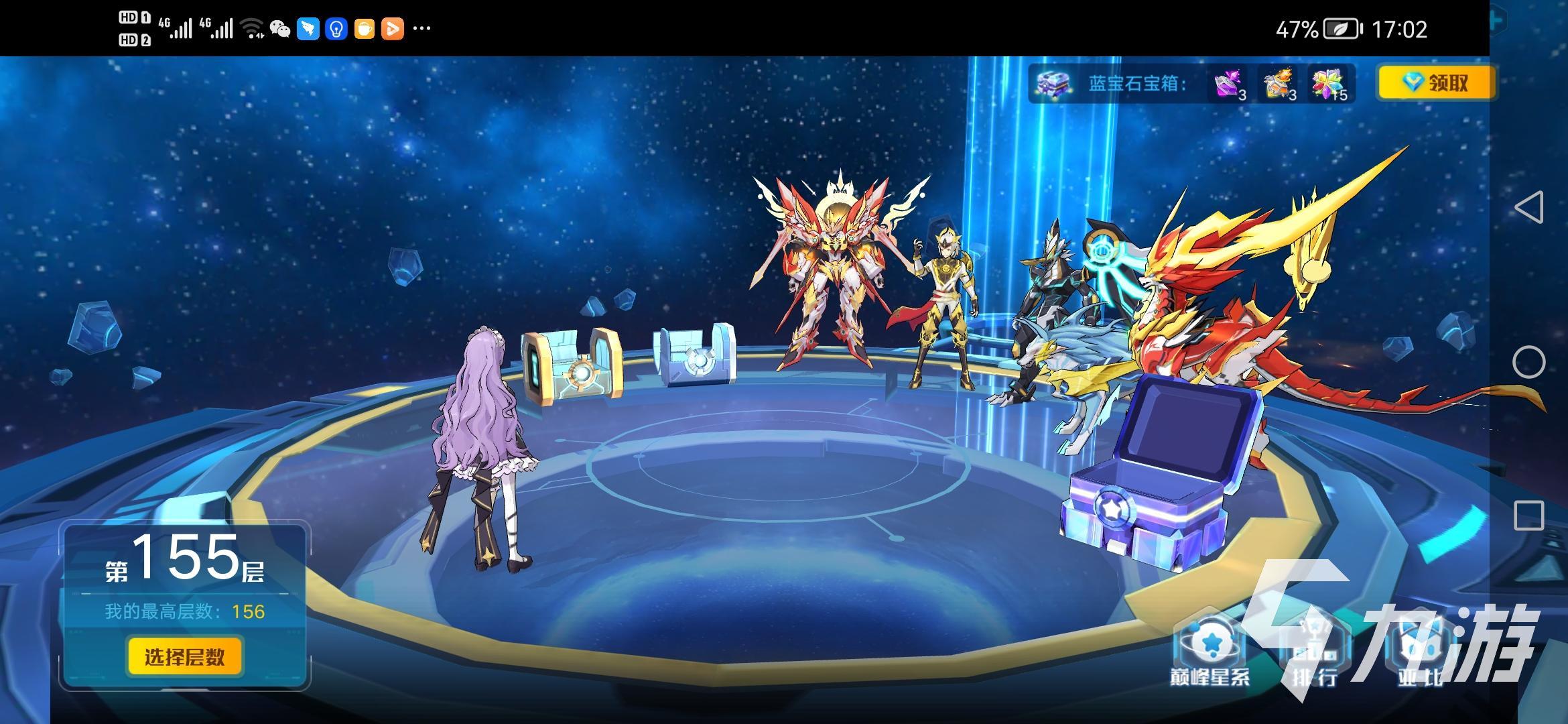Tap the sapphire treasure chest icon
1568x724 pixels.
[x=1053, y=84]
